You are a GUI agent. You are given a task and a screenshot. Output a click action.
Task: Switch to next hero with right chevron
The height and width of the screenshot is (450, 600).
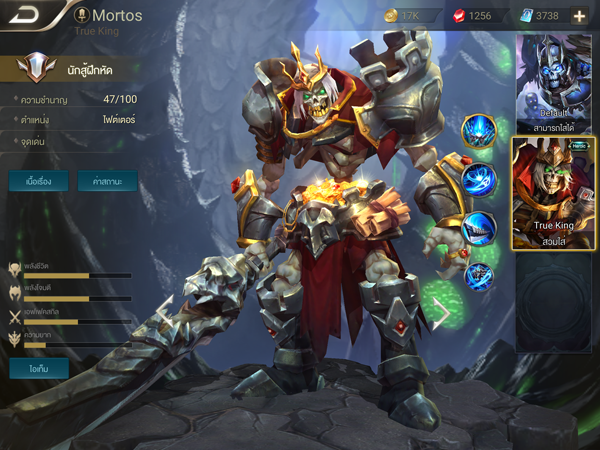point(440,314)
